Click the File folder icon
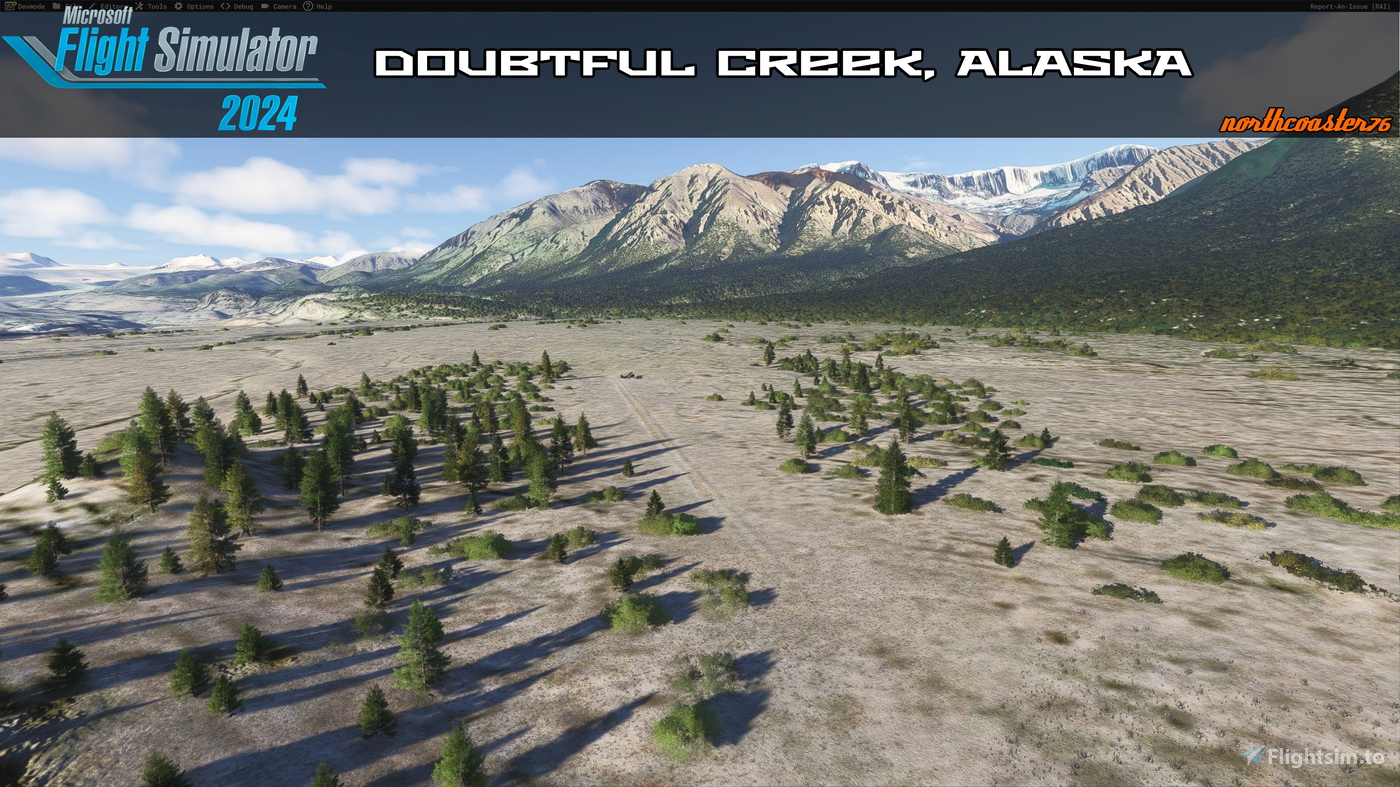This screenshot has height=787, width=1400. pyautogui.click(x=54, y=5)
